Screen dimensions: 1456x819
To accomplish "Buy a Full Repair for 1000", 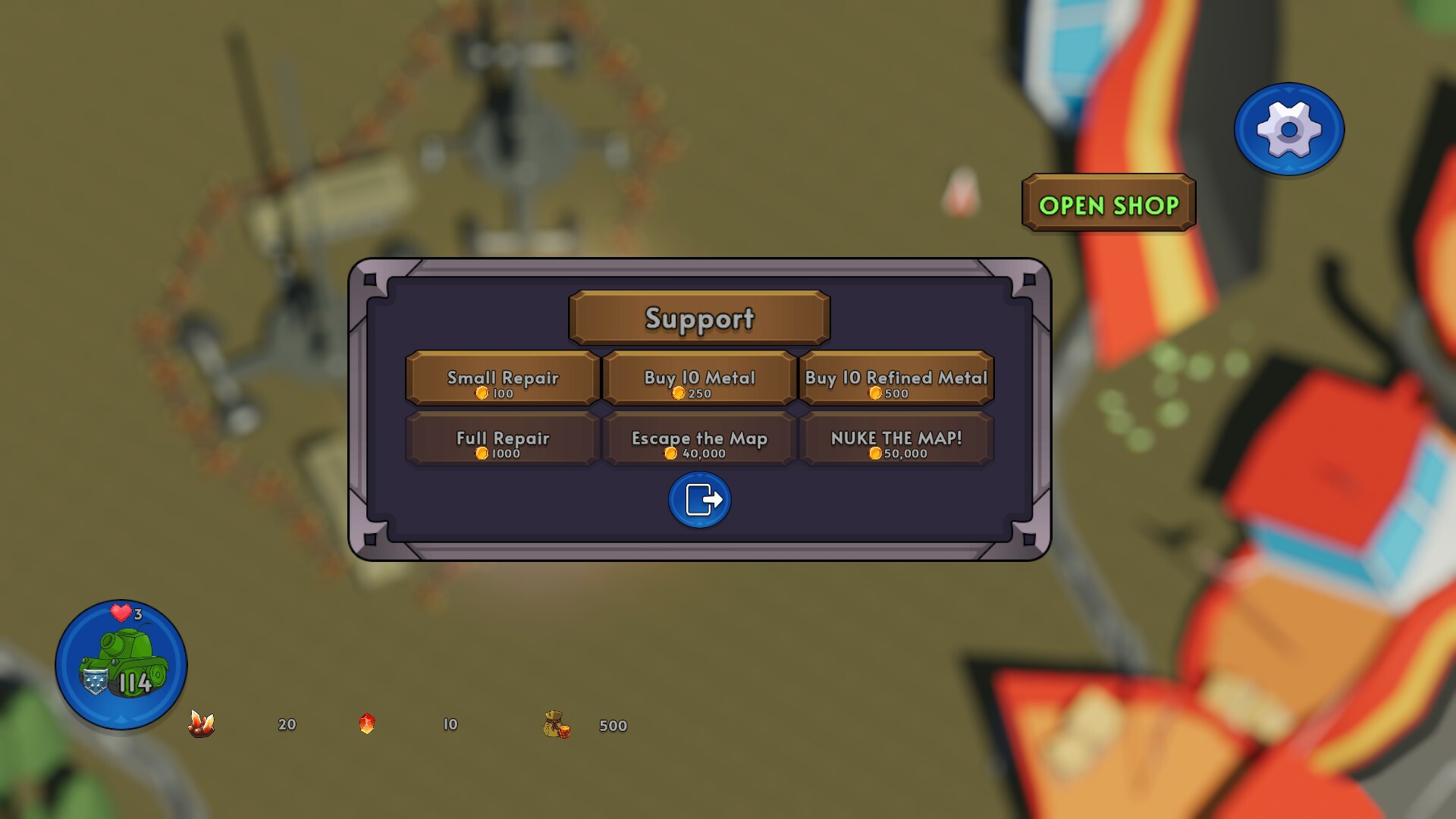I will coord(501,440).
